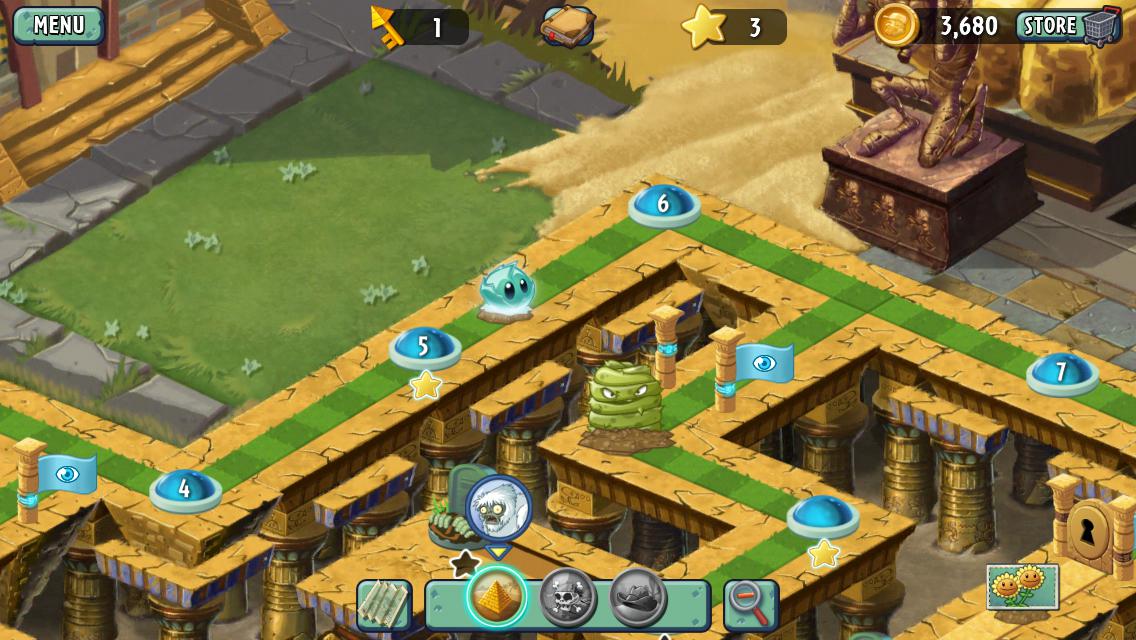This screenshot has height=640, width=1136.
Task: Select level 4 node
Action: pos(185,489)
